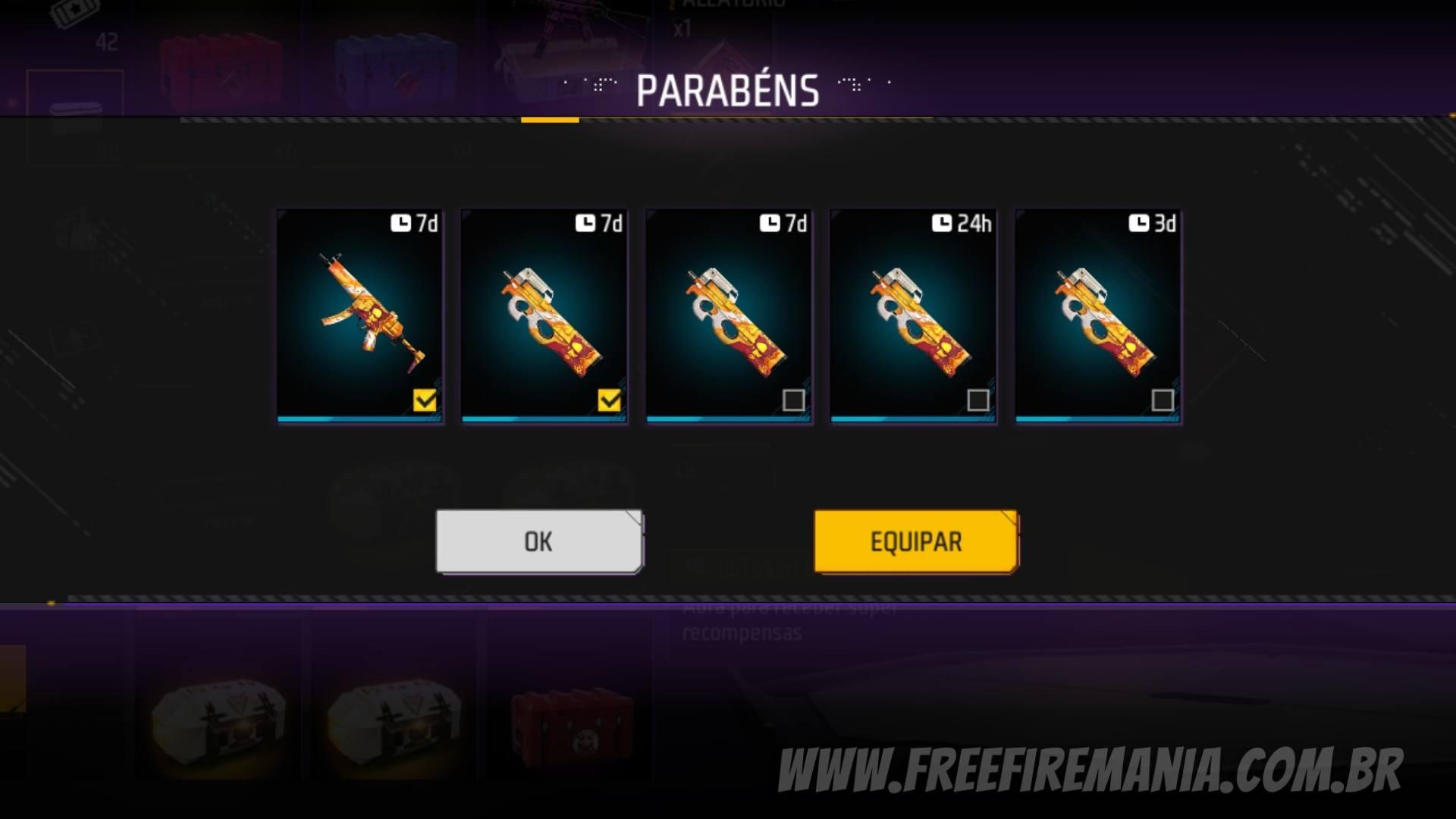
Task: Click the clock icon on the 3d P90 card
Action: tap(1137, 224)
